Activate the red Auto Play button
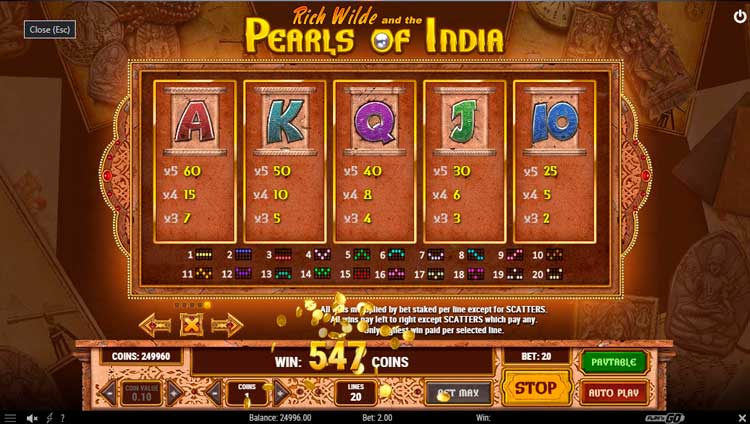The image size is (750, 424). click(614, 391)
